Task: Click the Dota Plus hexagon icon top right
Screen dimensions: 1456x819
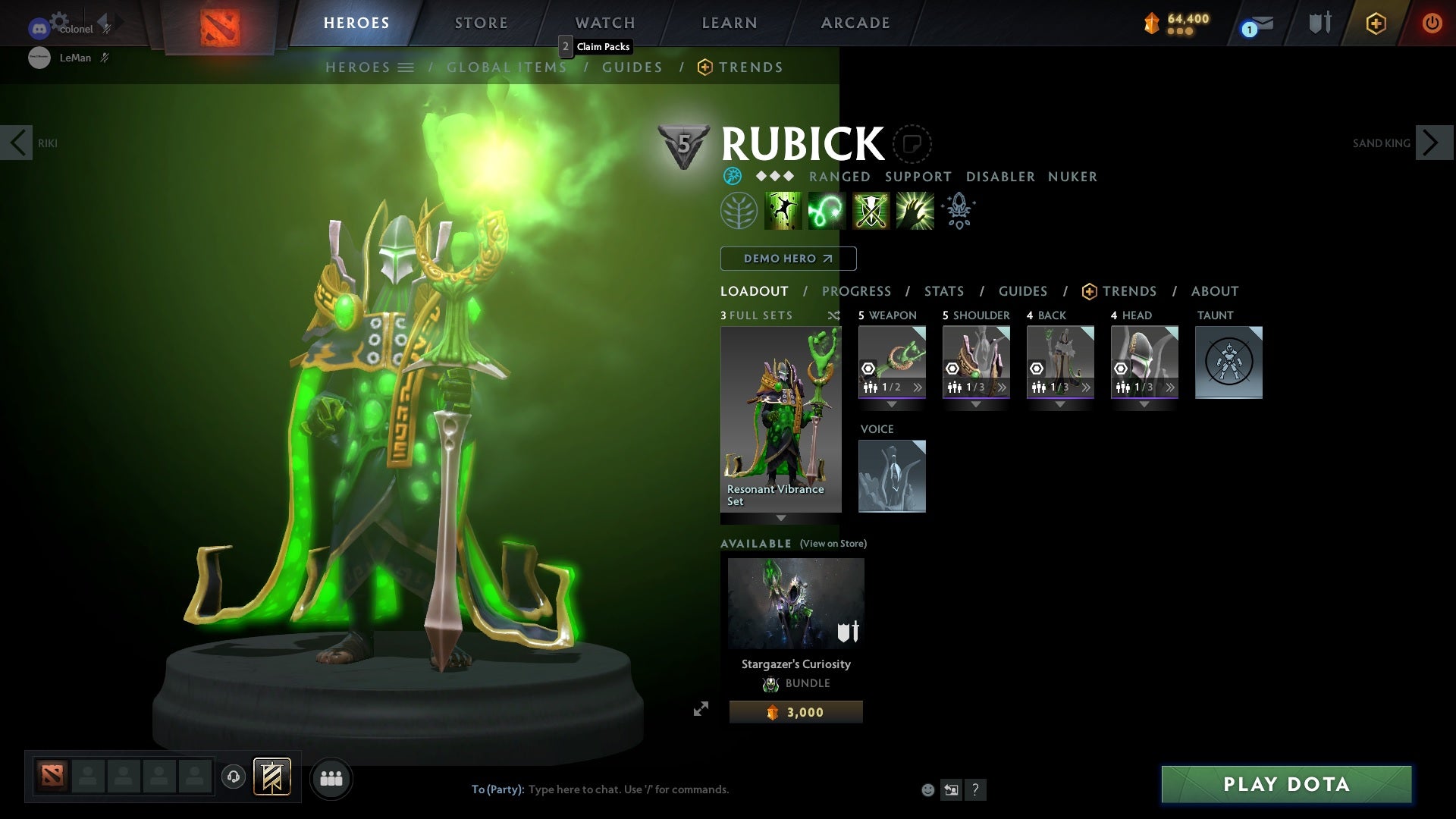Action: coord(1376,23)
